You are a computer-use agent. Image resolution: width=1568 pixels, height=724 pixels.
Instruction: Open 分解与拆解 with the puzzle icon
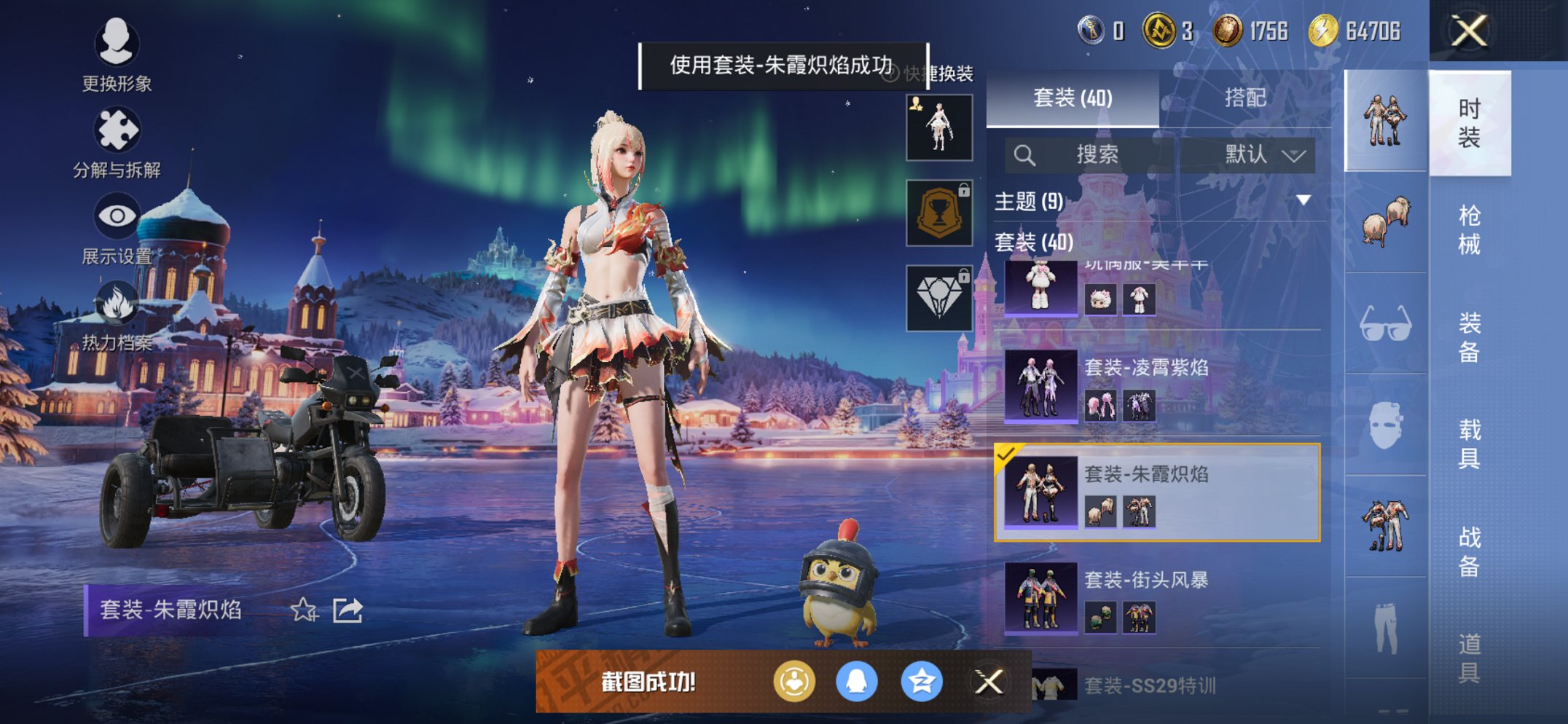pyautogui.click(x=118, y=127)
